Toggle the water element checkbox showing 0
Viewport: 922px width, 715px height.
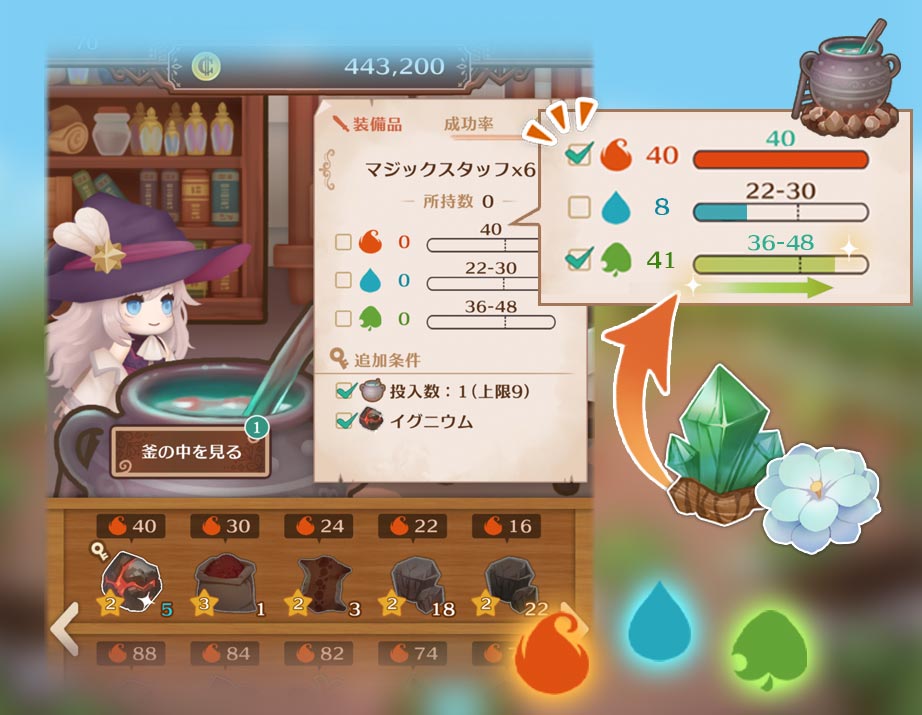tap(343, 281)
